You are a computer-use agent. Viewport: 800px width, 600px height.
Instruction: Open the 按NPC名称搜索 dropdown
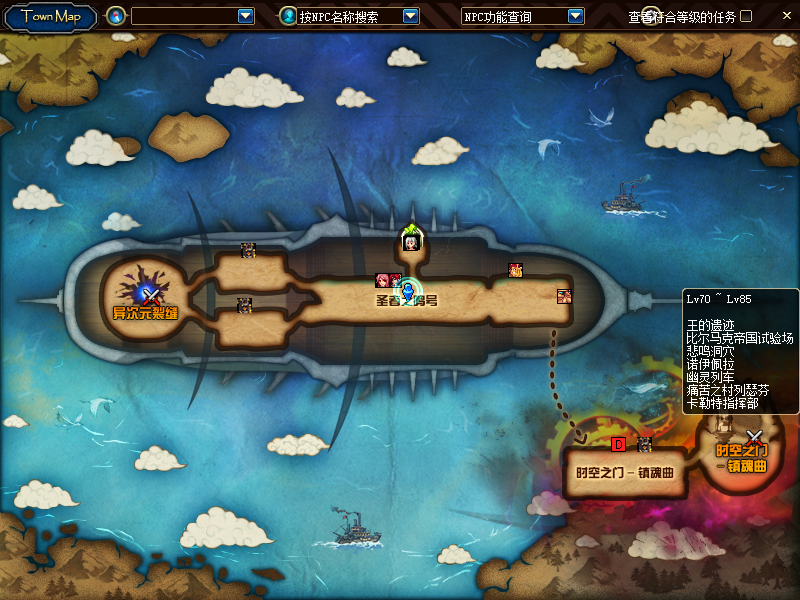click(410, 16)
